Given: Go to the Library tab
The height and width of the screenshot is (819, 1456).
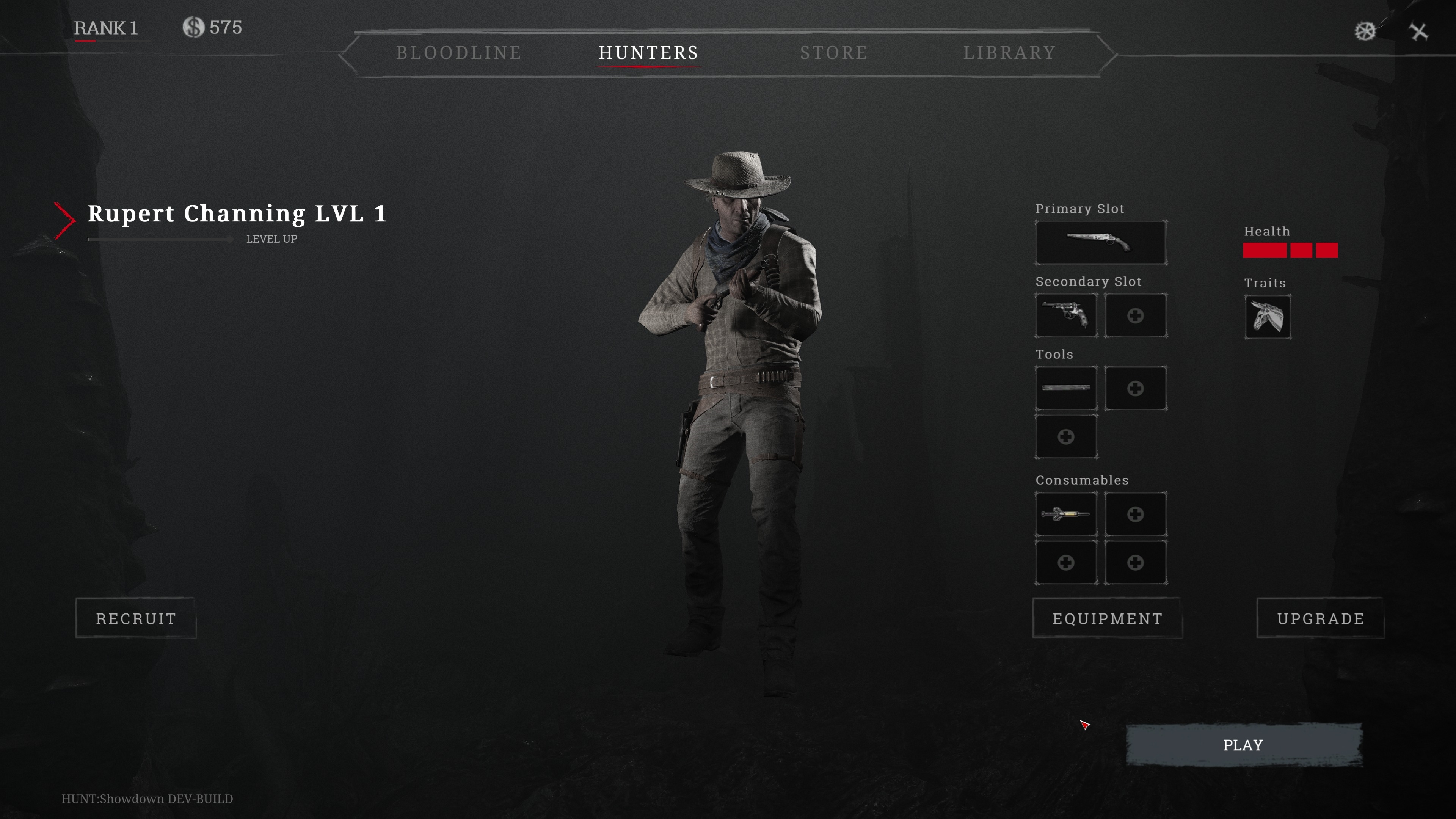Looking at the screenshot, I should click(1009, 53).
